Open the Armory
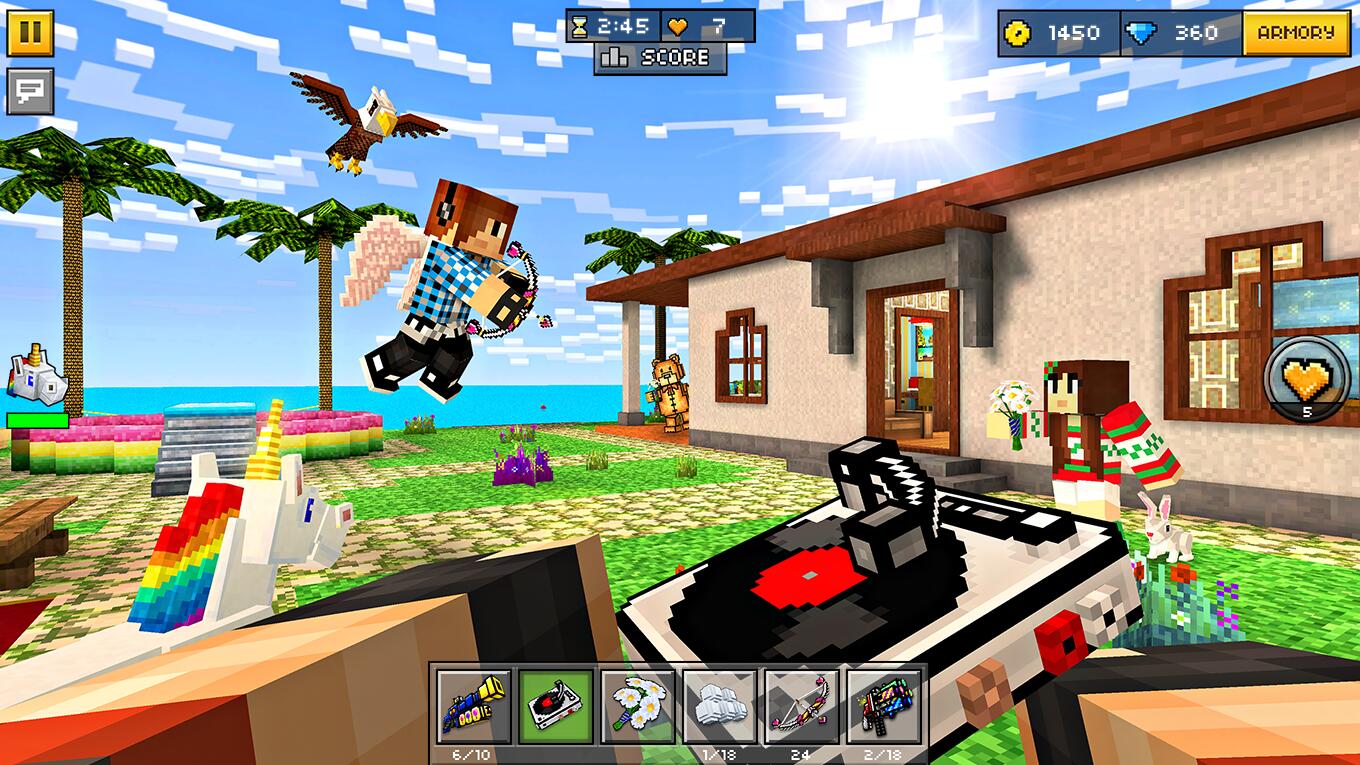Screen dimensions: 1360x765 click(x=1296, y=31)
